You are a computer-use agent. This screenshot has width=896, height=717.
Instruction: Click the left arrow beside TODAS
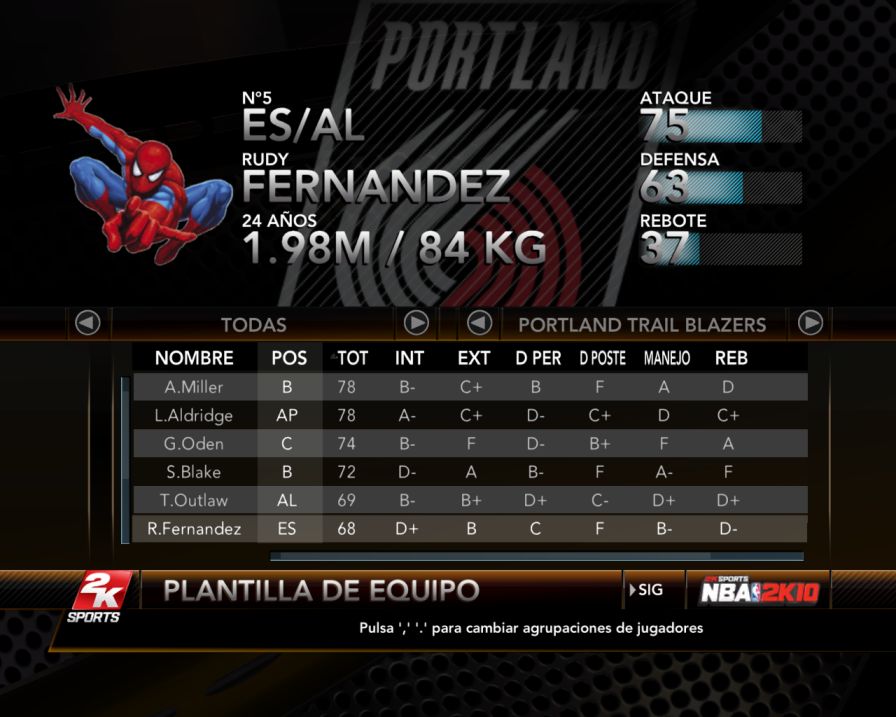(88, 324)
